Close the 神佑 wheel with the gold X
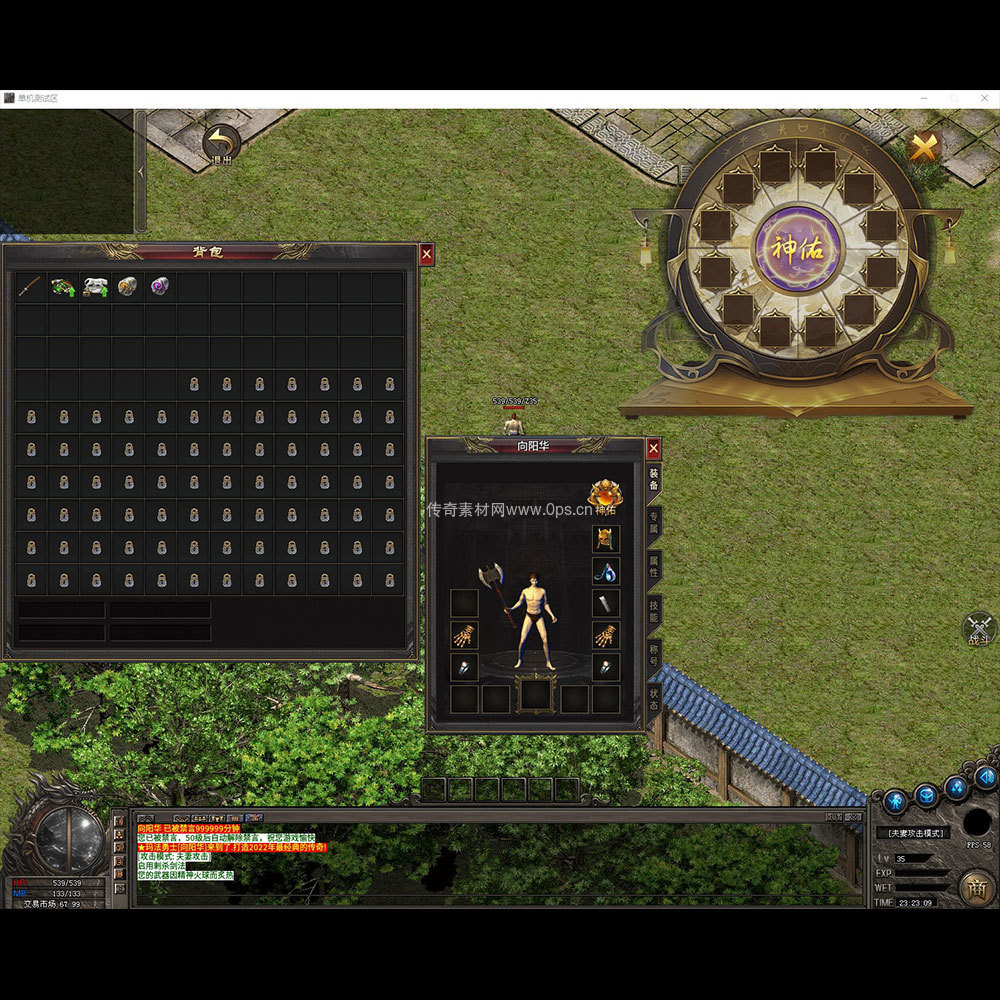The image size is (1000, 1000). coord(924,147)
